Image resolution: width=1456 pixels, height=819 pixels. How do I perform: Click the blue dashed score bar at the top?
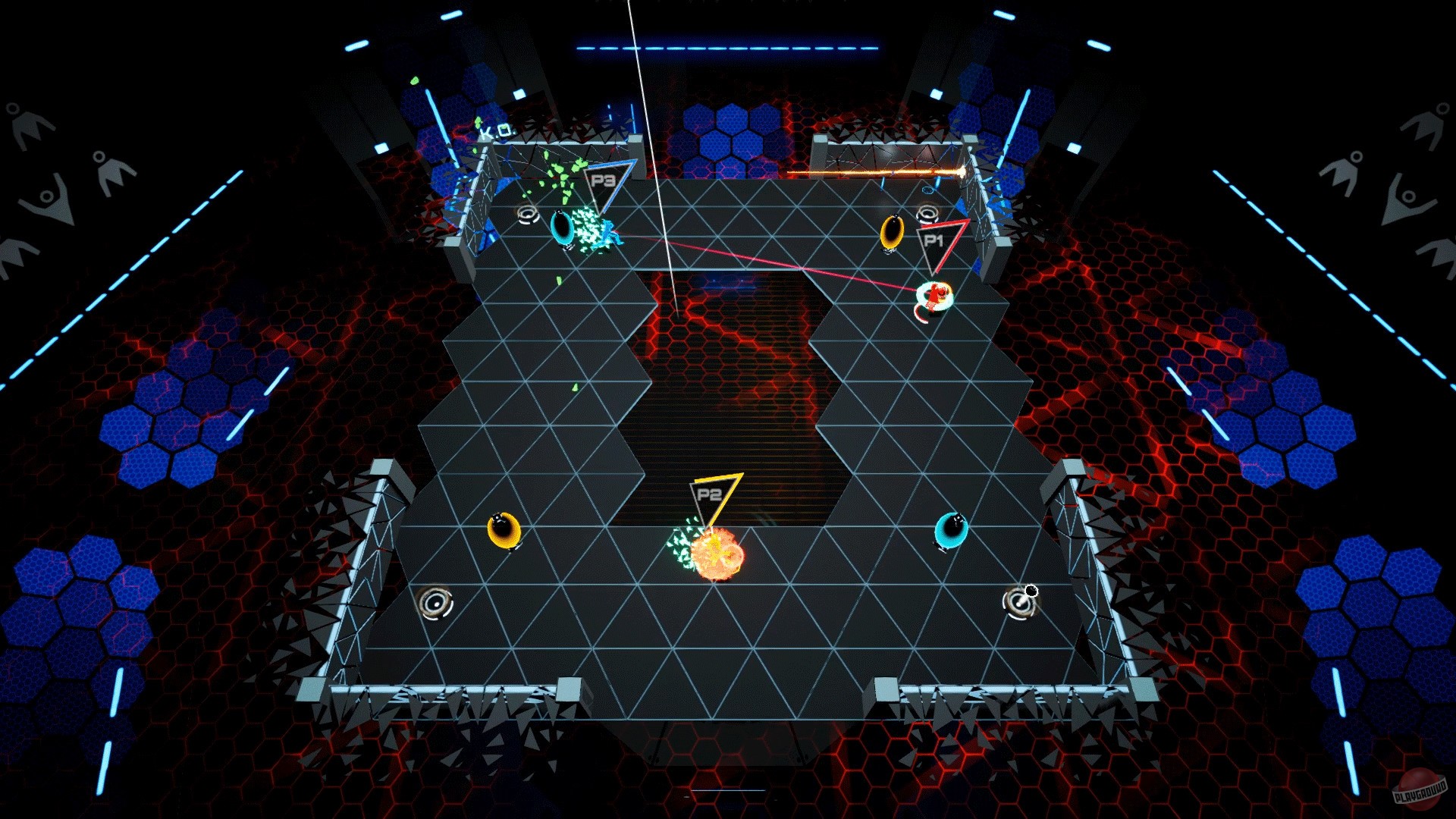pos(728,49)
